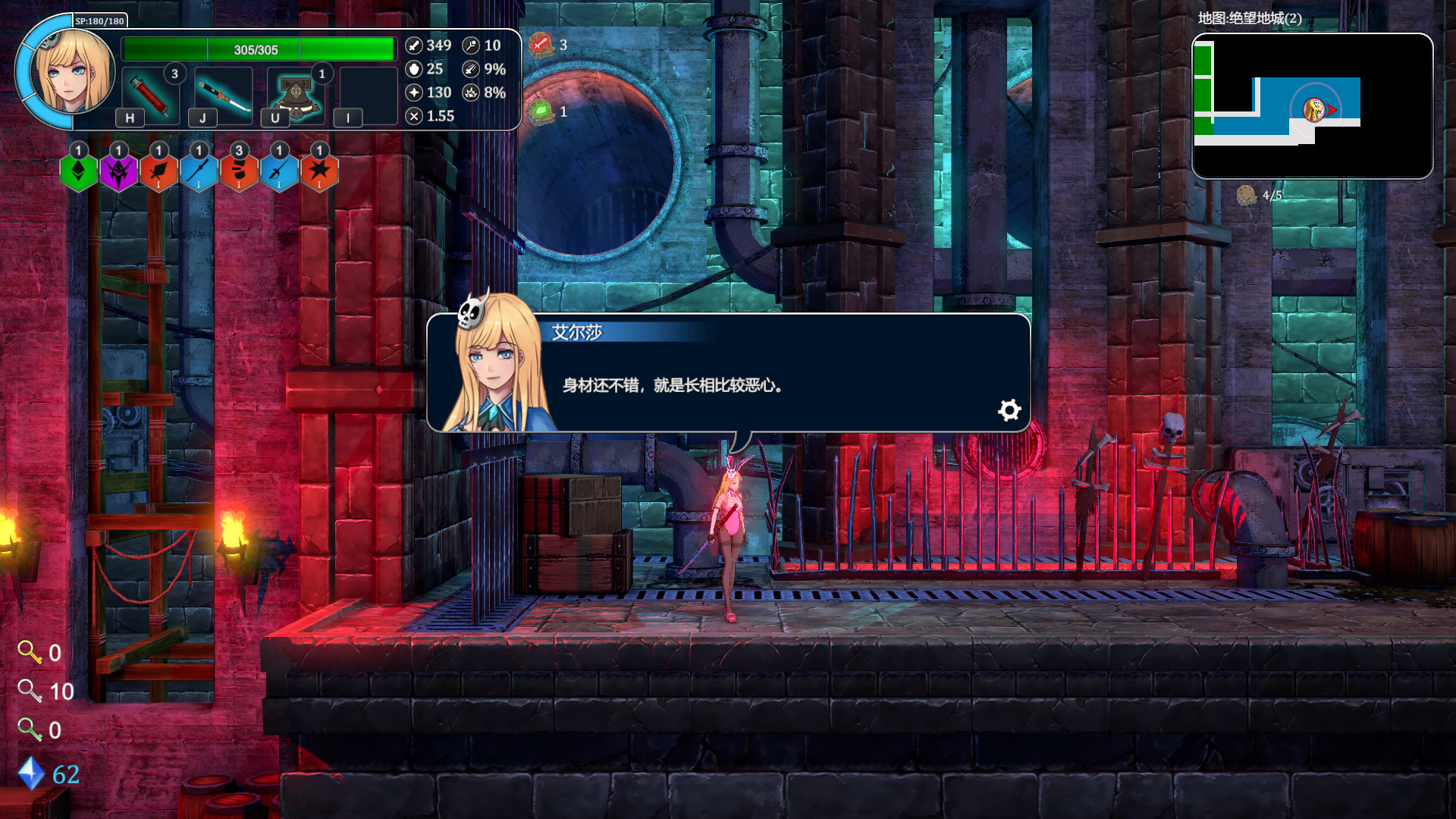This screenshot has width=1456, height=819.
Task: Select the helmet bell item slot
Action: (x=296, y=96)
